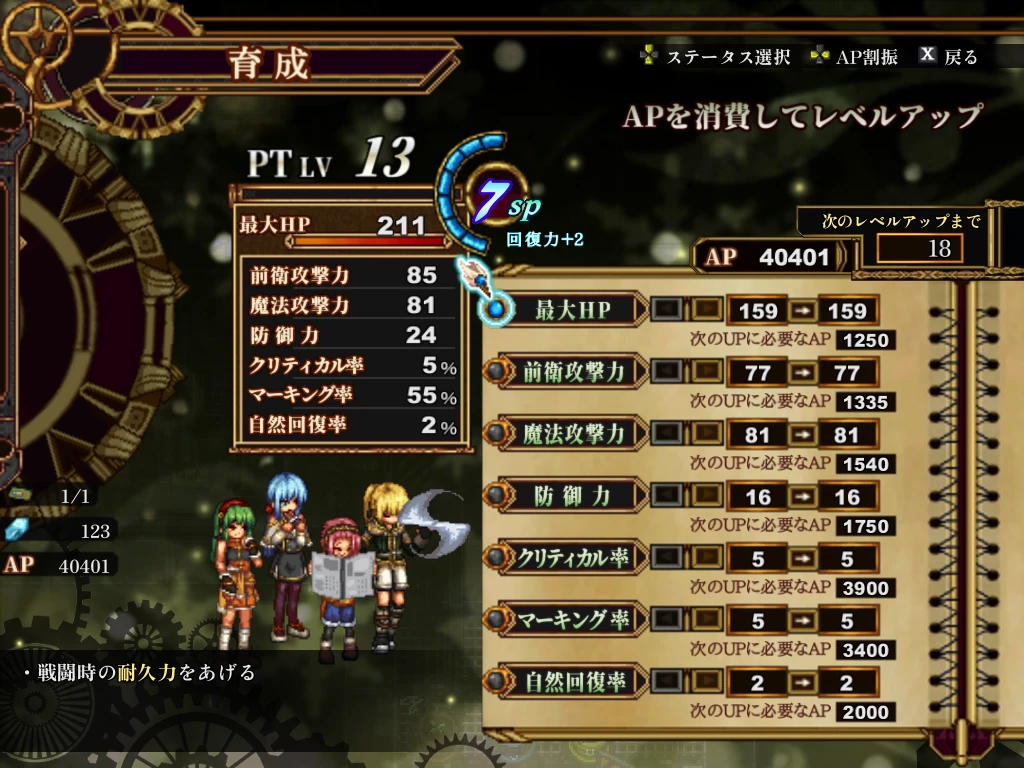The height and width of the screenshot is (768, 1024).
Task: Select the マーキング率 stat row
Action: (x=573, y=620)
